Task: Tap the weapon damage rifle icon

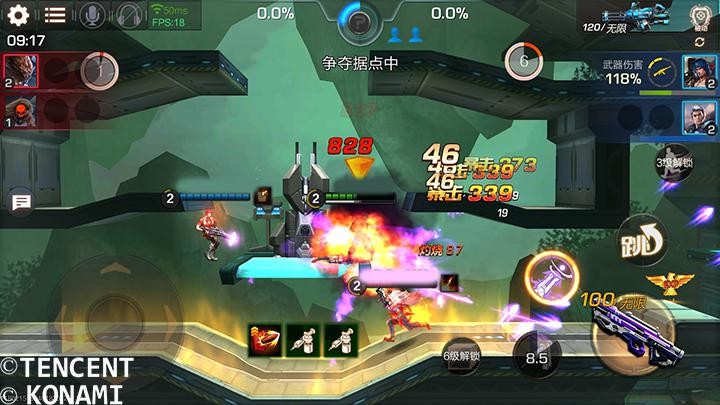Action: coord(661,70)
